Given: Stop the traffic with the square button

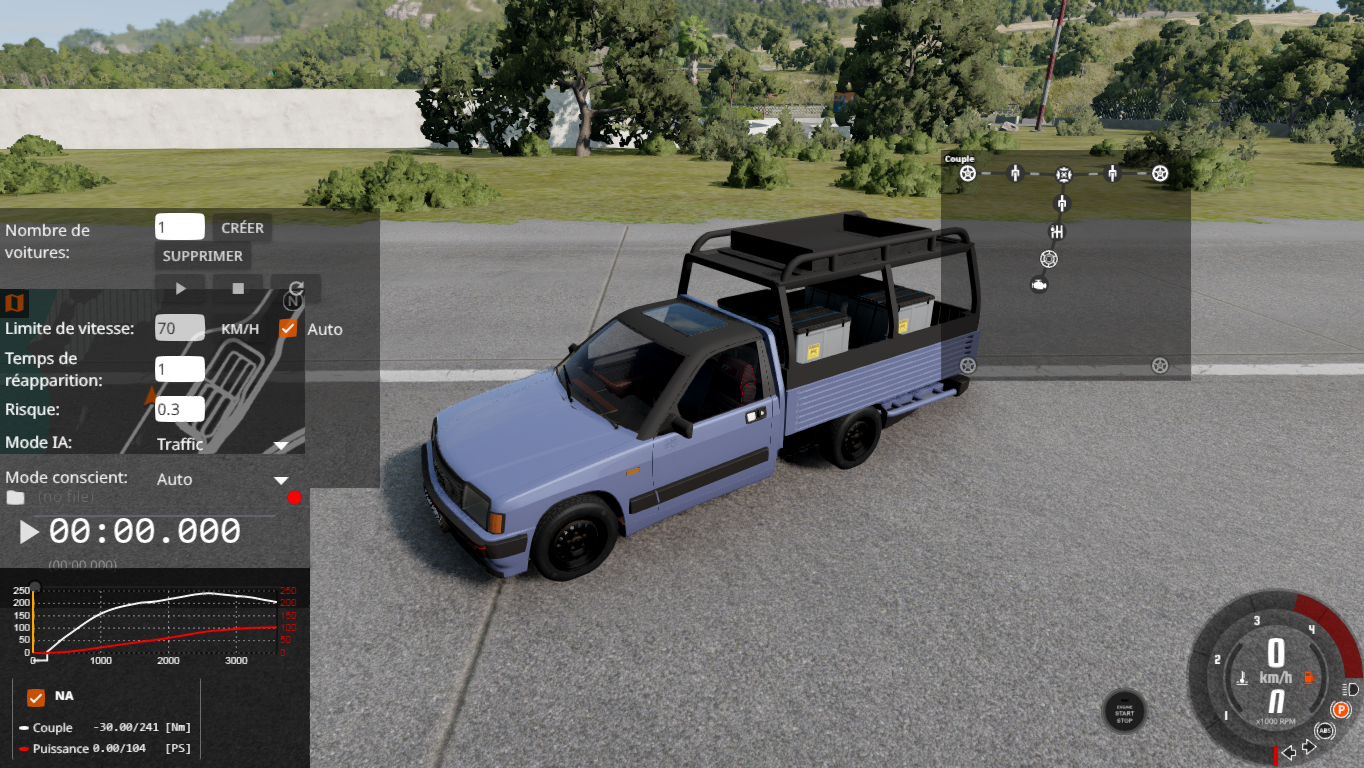Looking at the screenshot, I should click(238, 288).
